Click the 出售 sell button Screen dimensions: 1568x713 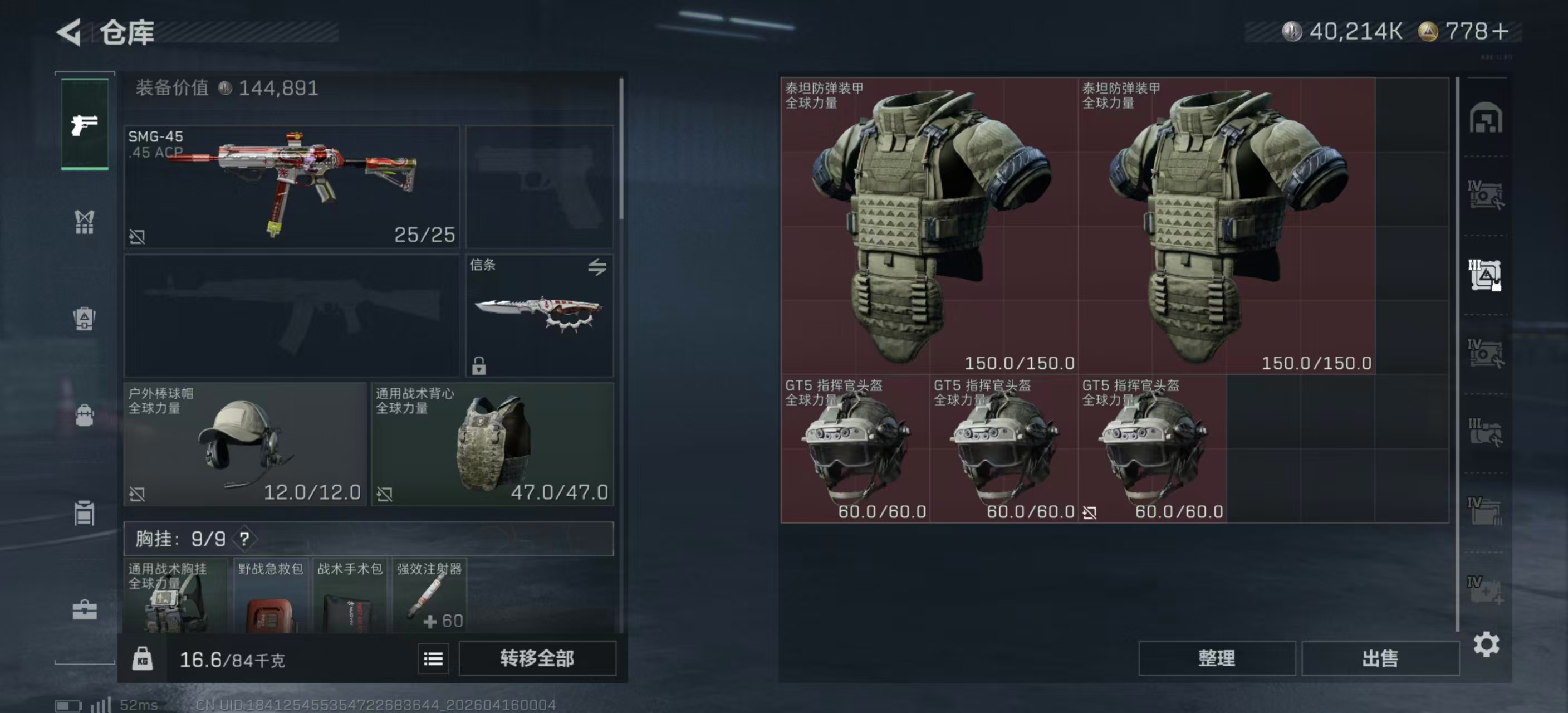1379,658
